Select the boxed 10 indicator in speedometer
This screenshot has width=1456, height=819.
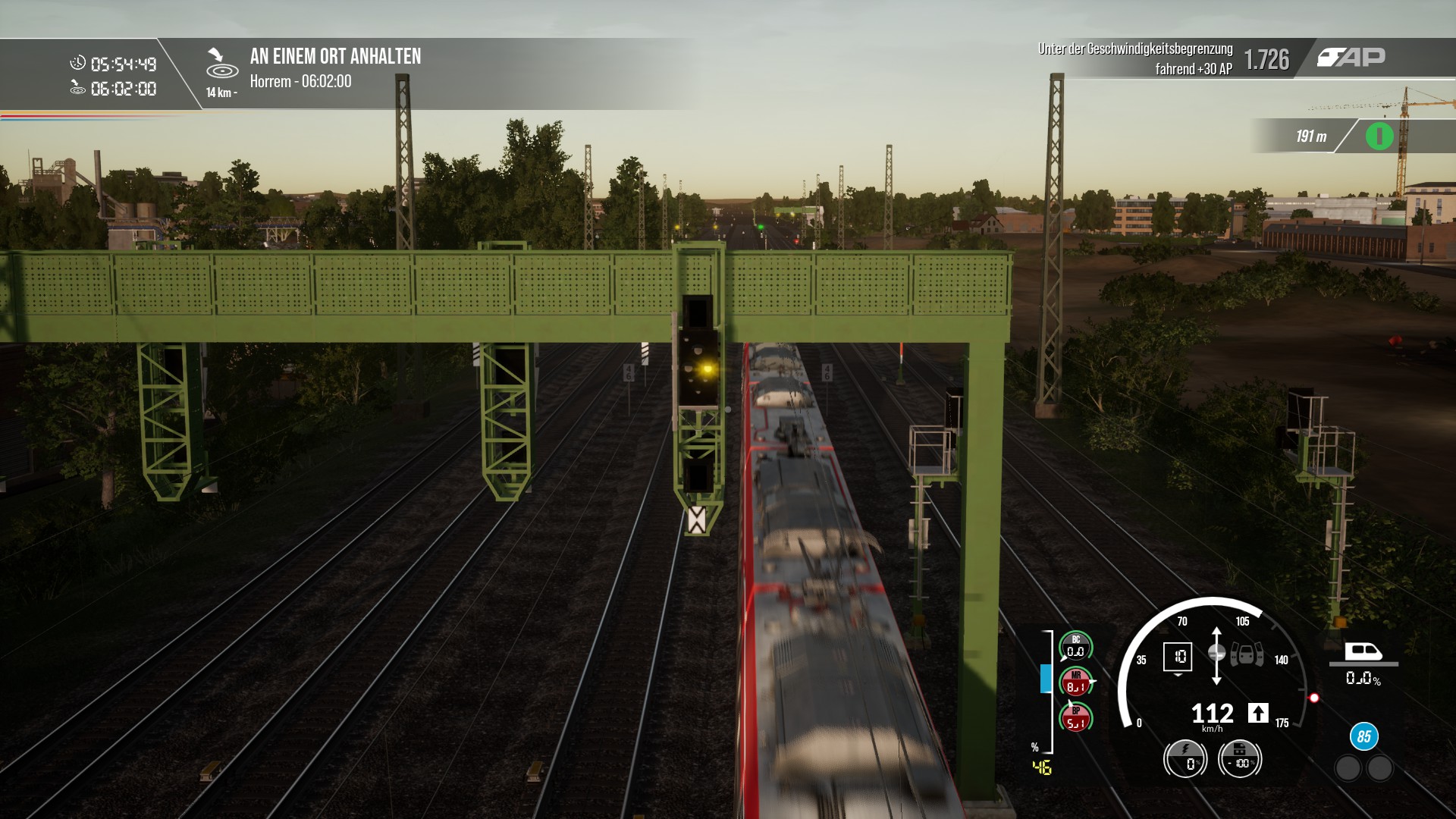(1178, 657)
